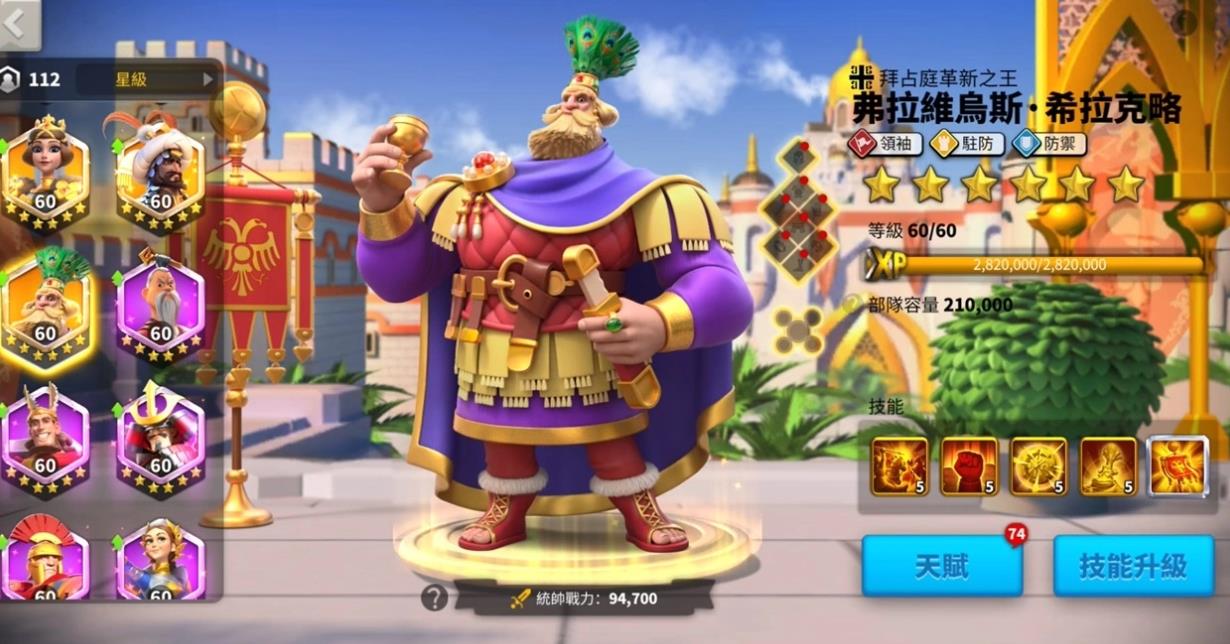1230x644 pixels.
Task: Pick the blonde armored female commander portrait
Action: pyautogui.click(x=160, y=560)
